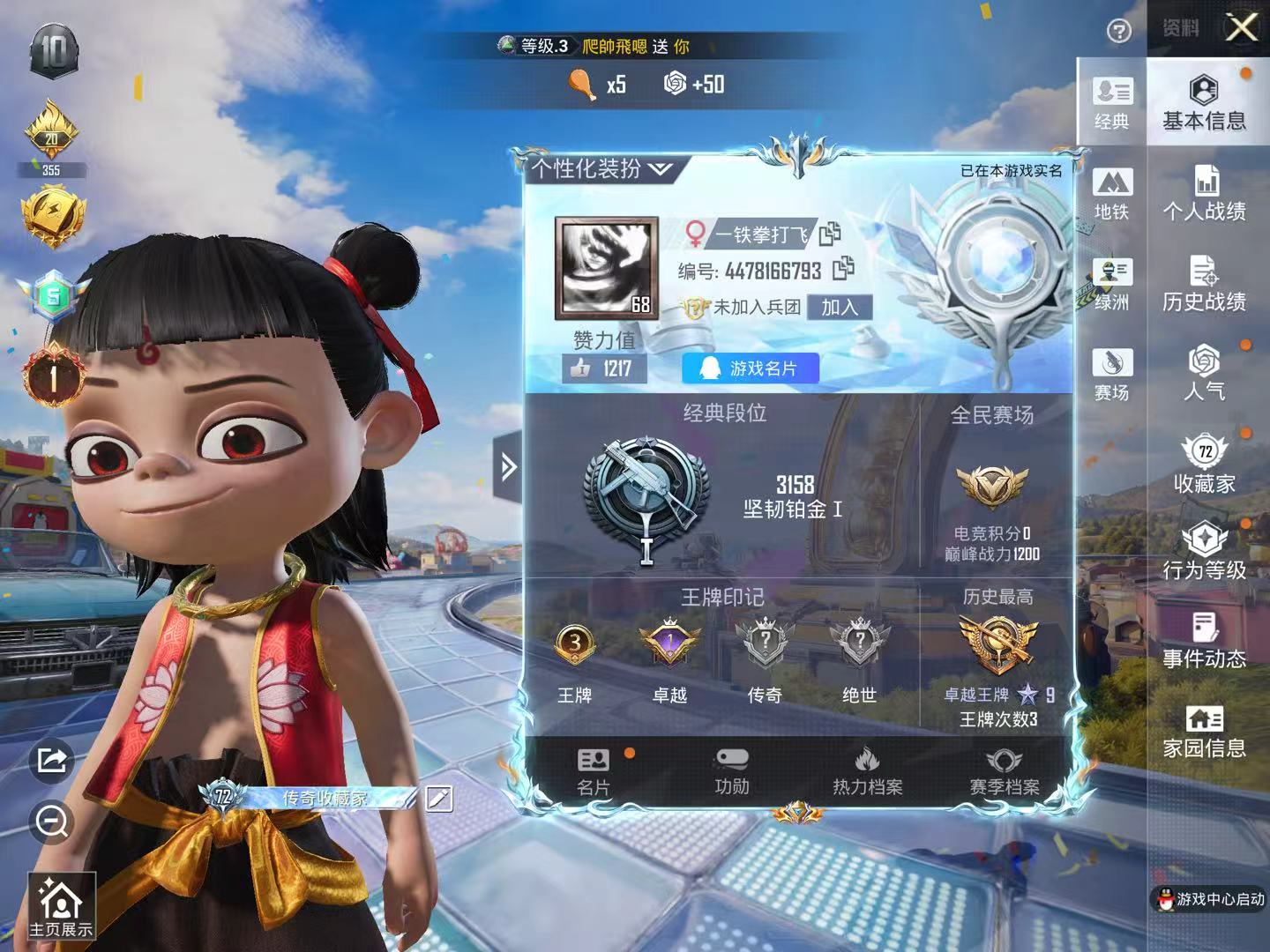Click the help question mark icon
1270x952 pixels.
(x=1119, y=32)
